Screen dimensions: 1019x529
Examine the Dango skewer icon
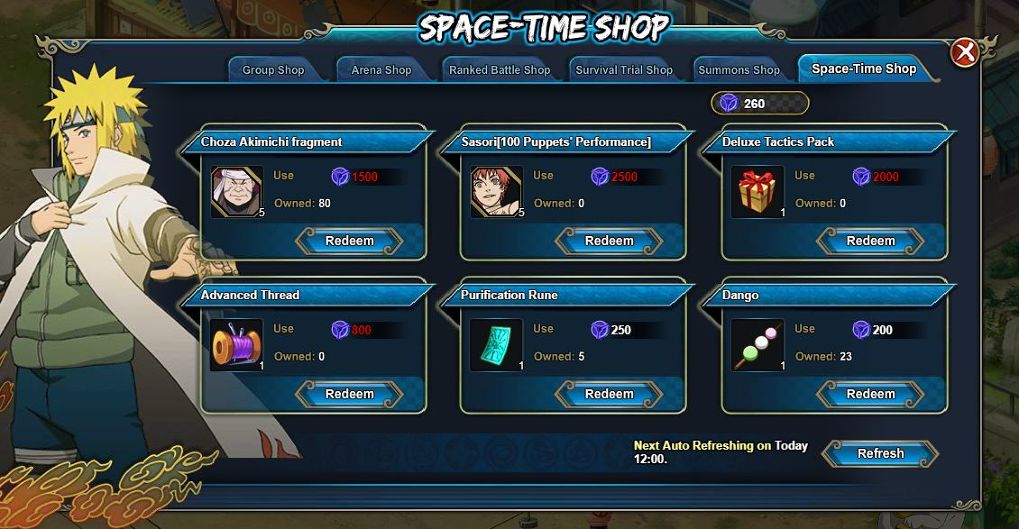point(757,345)
